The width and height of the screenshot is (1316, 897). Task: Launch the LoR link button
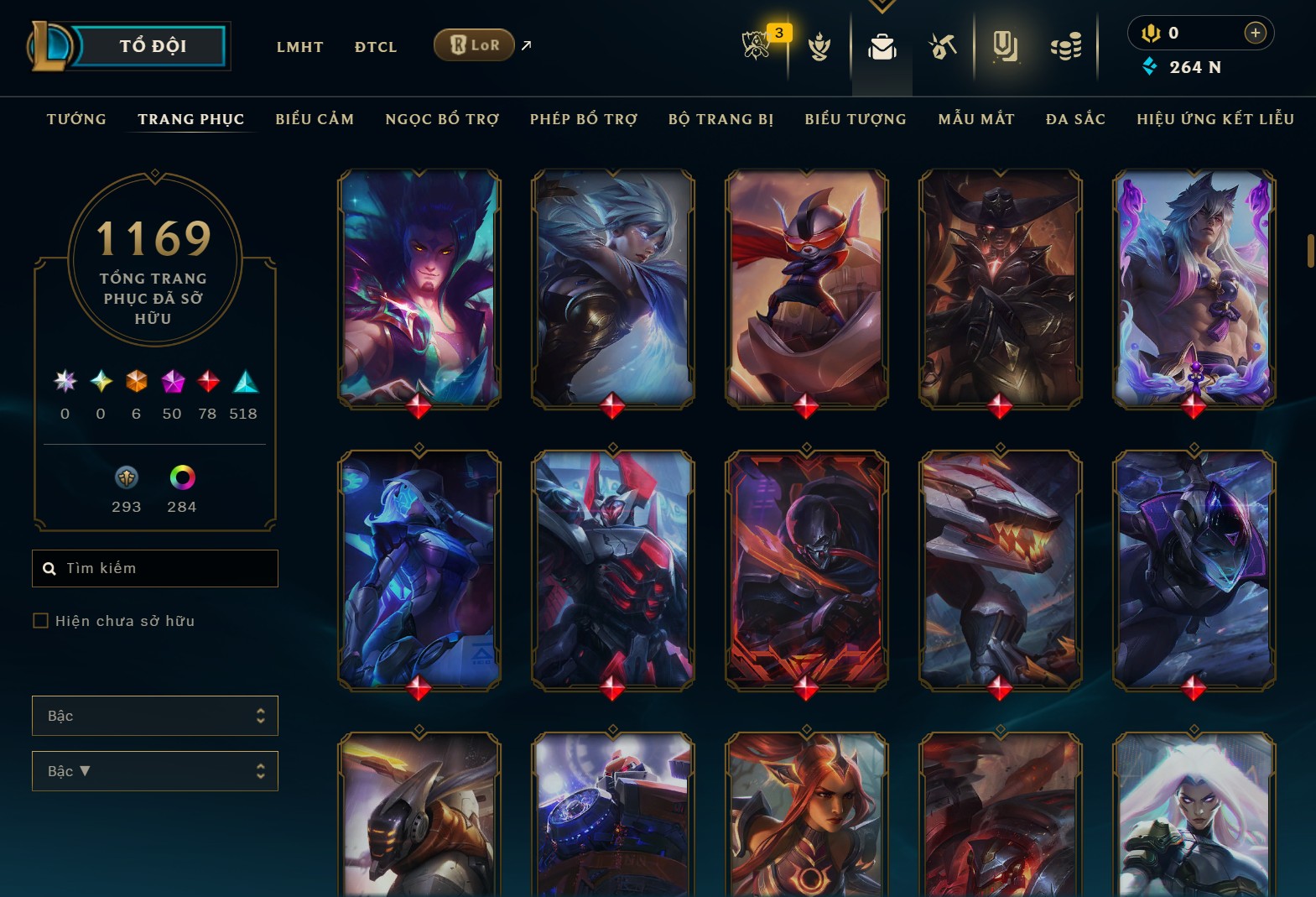click(x=474, y=45)
